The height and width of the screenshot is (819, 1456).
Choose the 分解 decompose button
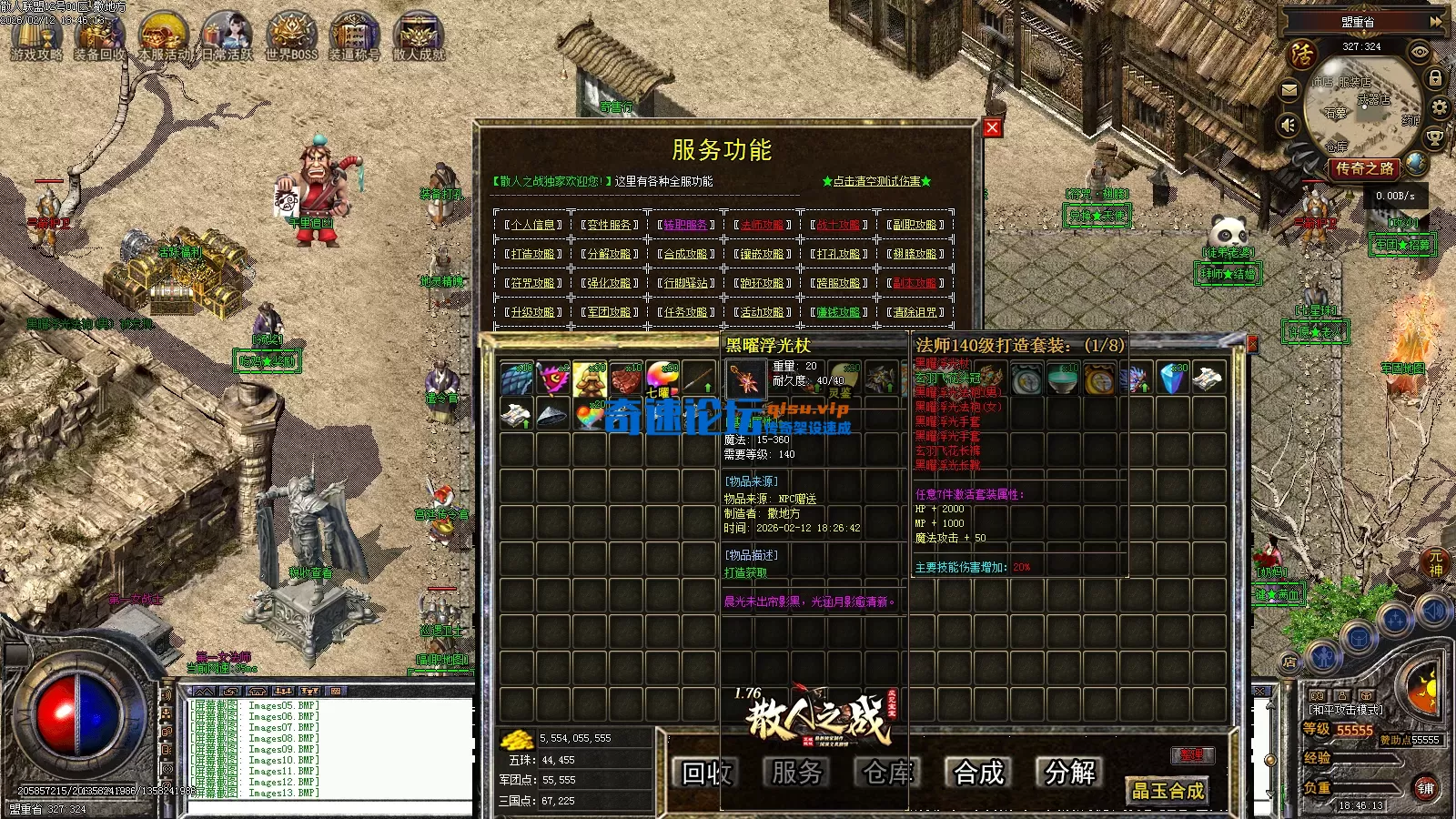click(x=1070, y=773)
